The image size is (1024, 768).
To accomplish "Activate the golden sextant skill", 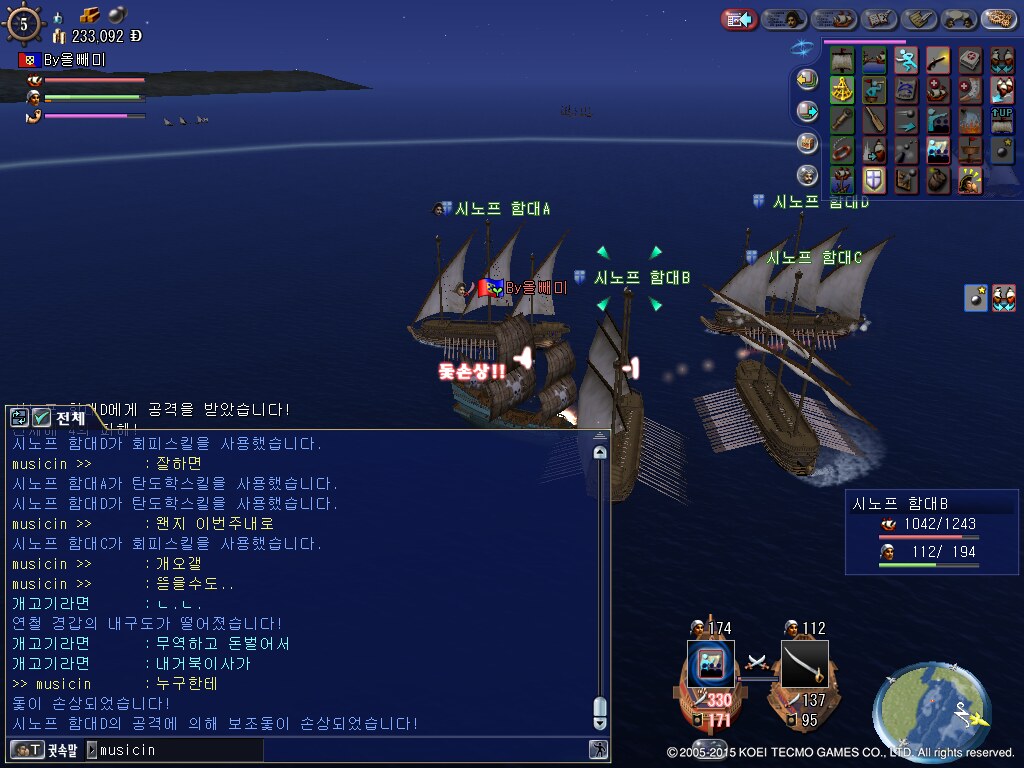I will click(843, 91).
